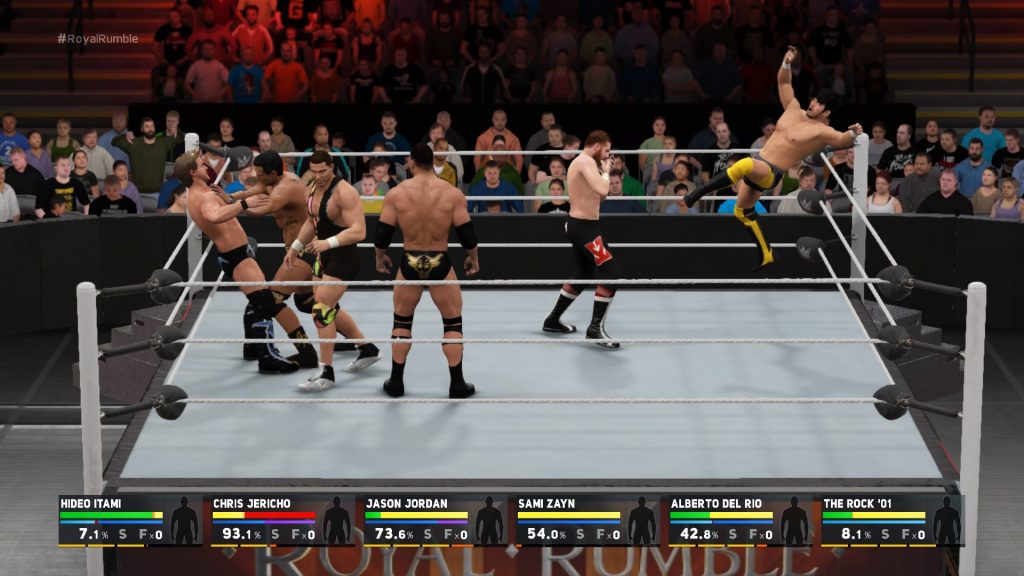Select Hideo Itami's wrestler status panel
This screenshot has width=1024, height=576.
coord(130,520)
